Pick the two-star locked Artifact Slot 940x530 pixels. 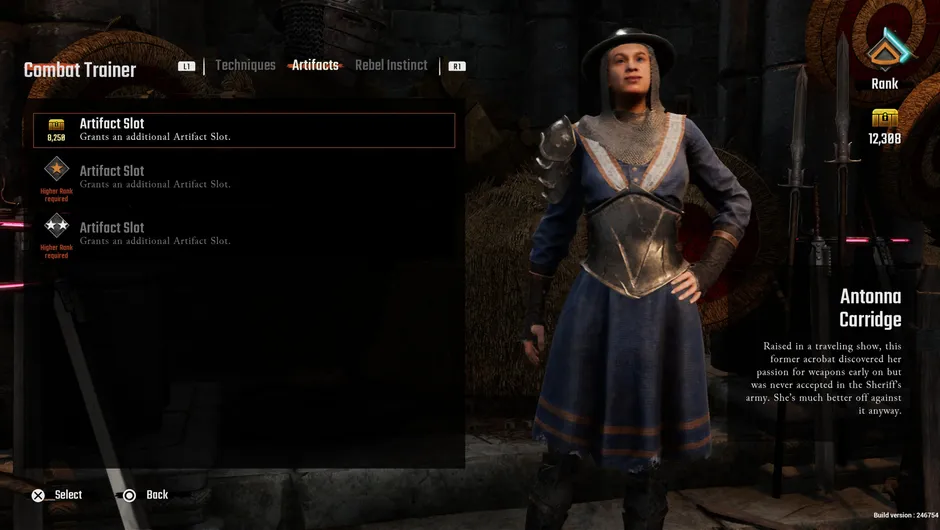(244, 233)
